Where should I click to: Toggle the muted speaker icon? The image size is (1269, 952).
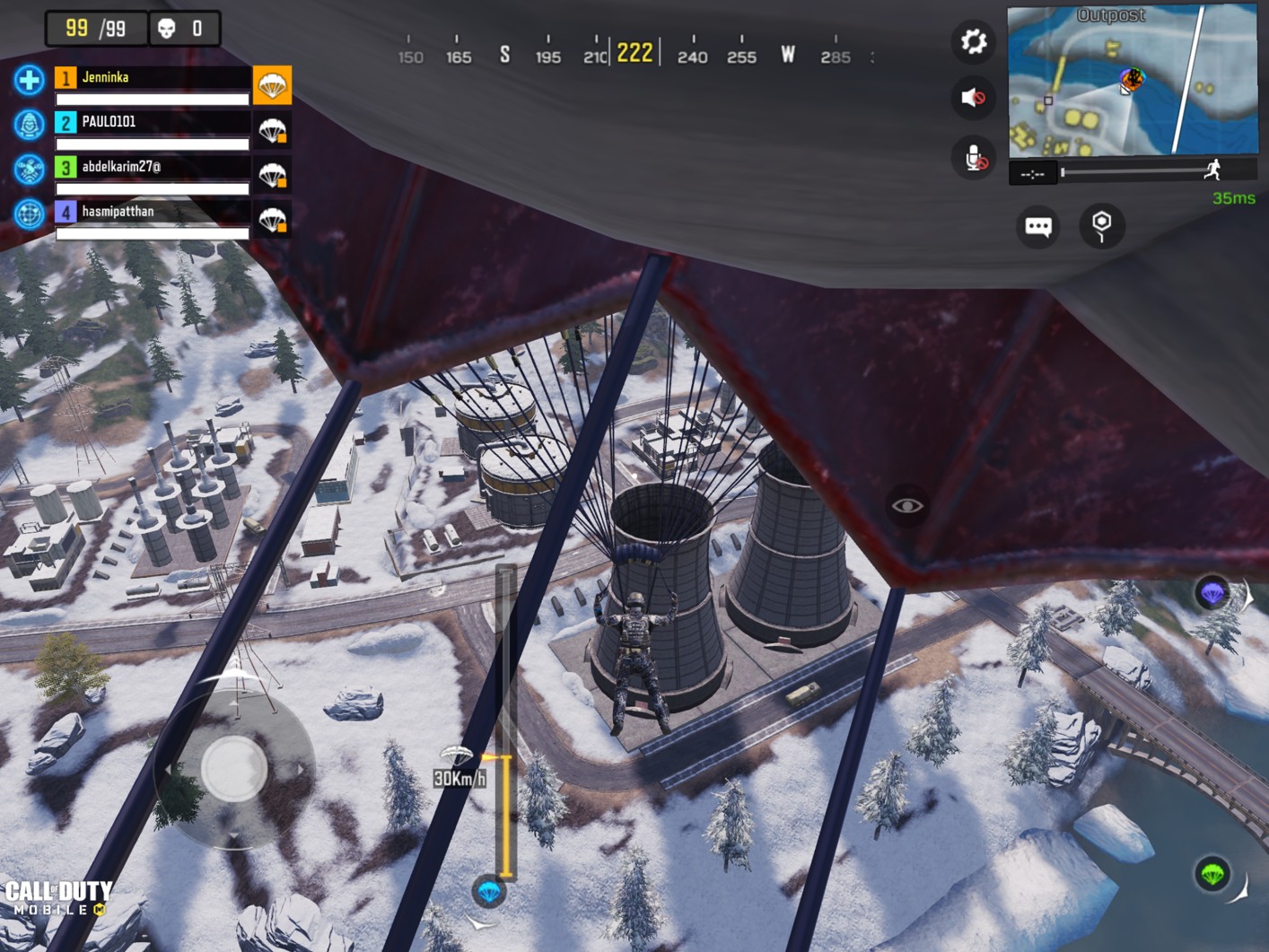pos(973,97)
